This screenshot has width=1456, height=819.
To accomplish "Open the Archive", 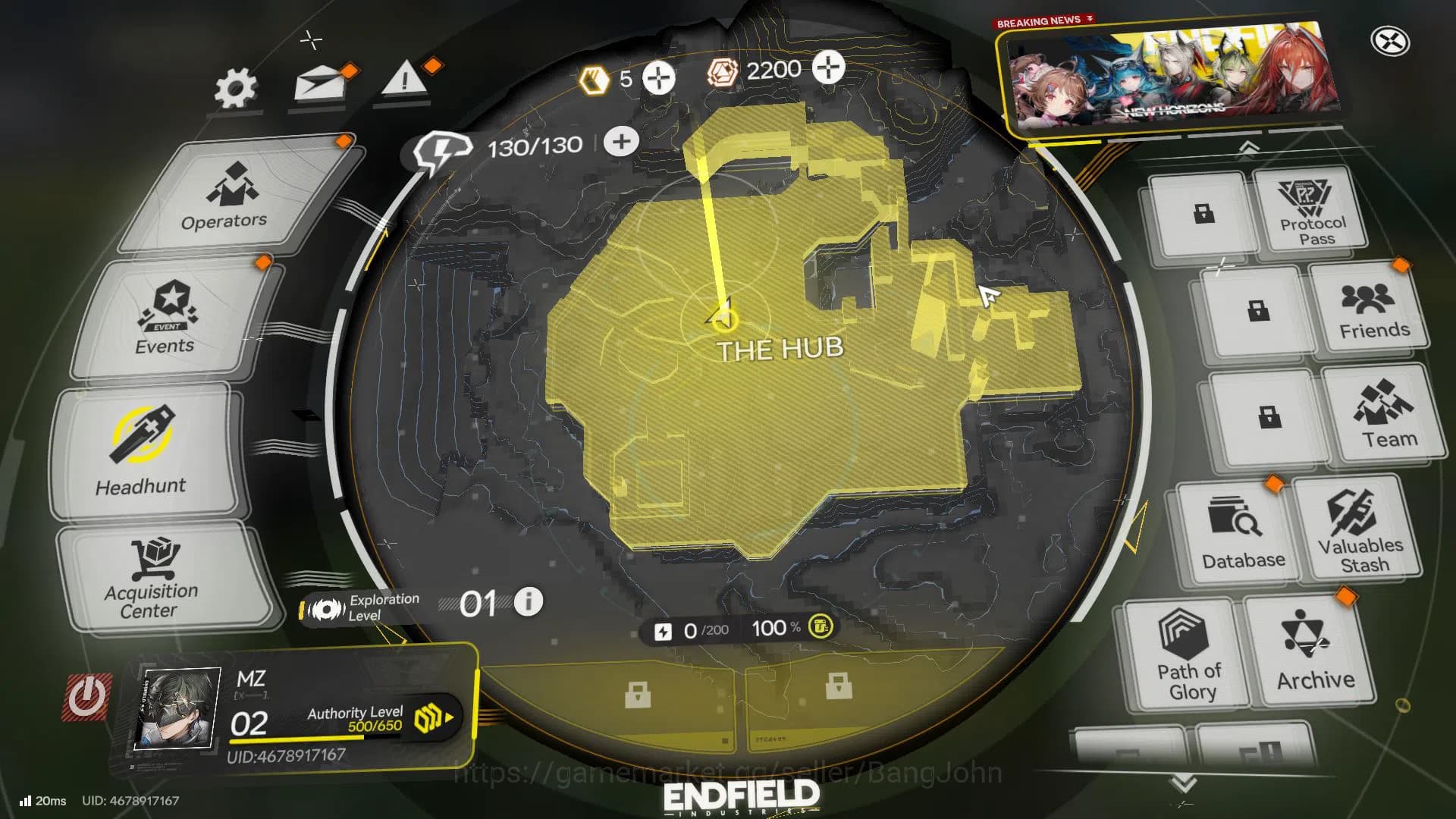I will (x=1313, y=651).
